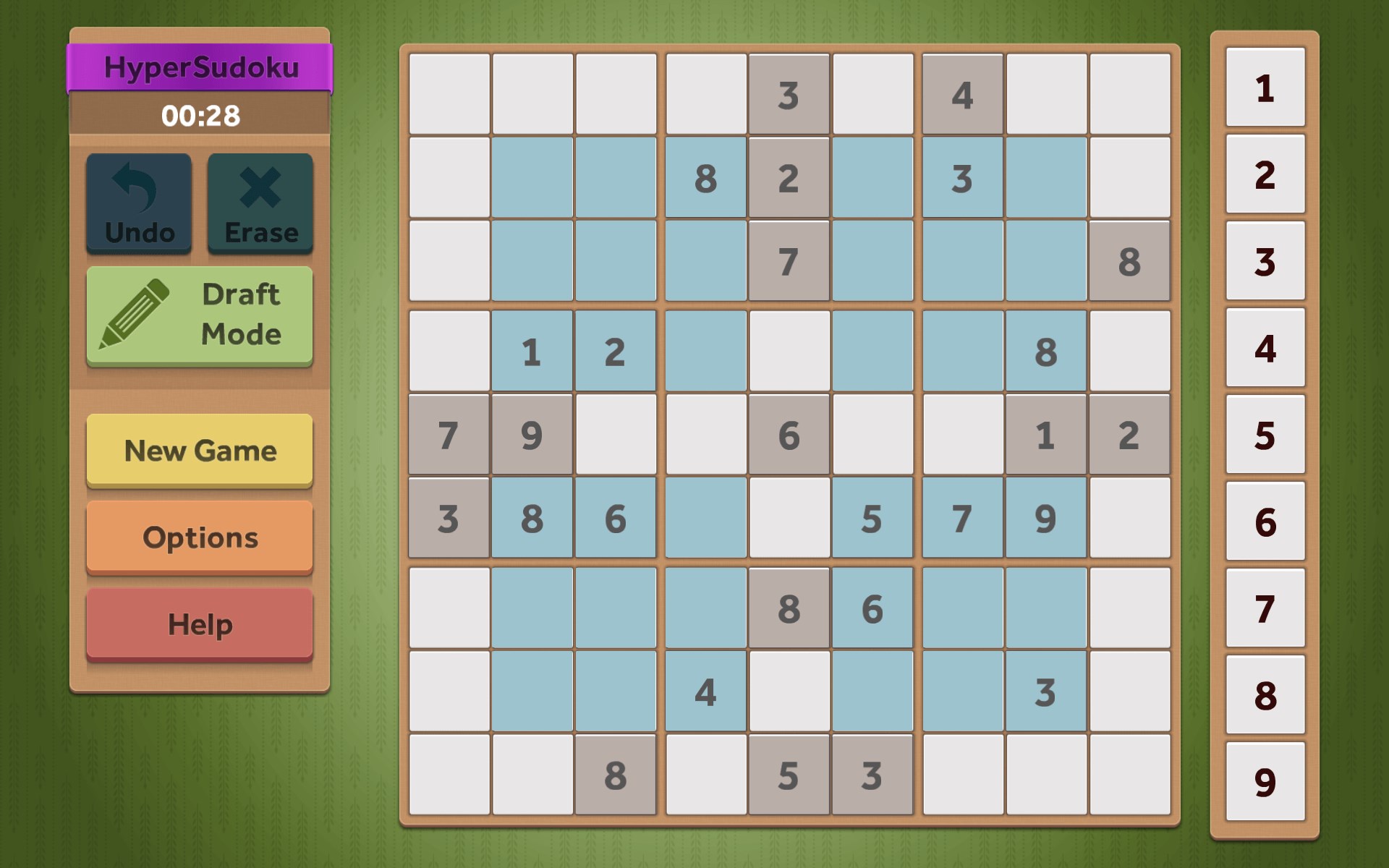
Task: Select the blue cell containing 6 in row six
Action: (615, 517)
